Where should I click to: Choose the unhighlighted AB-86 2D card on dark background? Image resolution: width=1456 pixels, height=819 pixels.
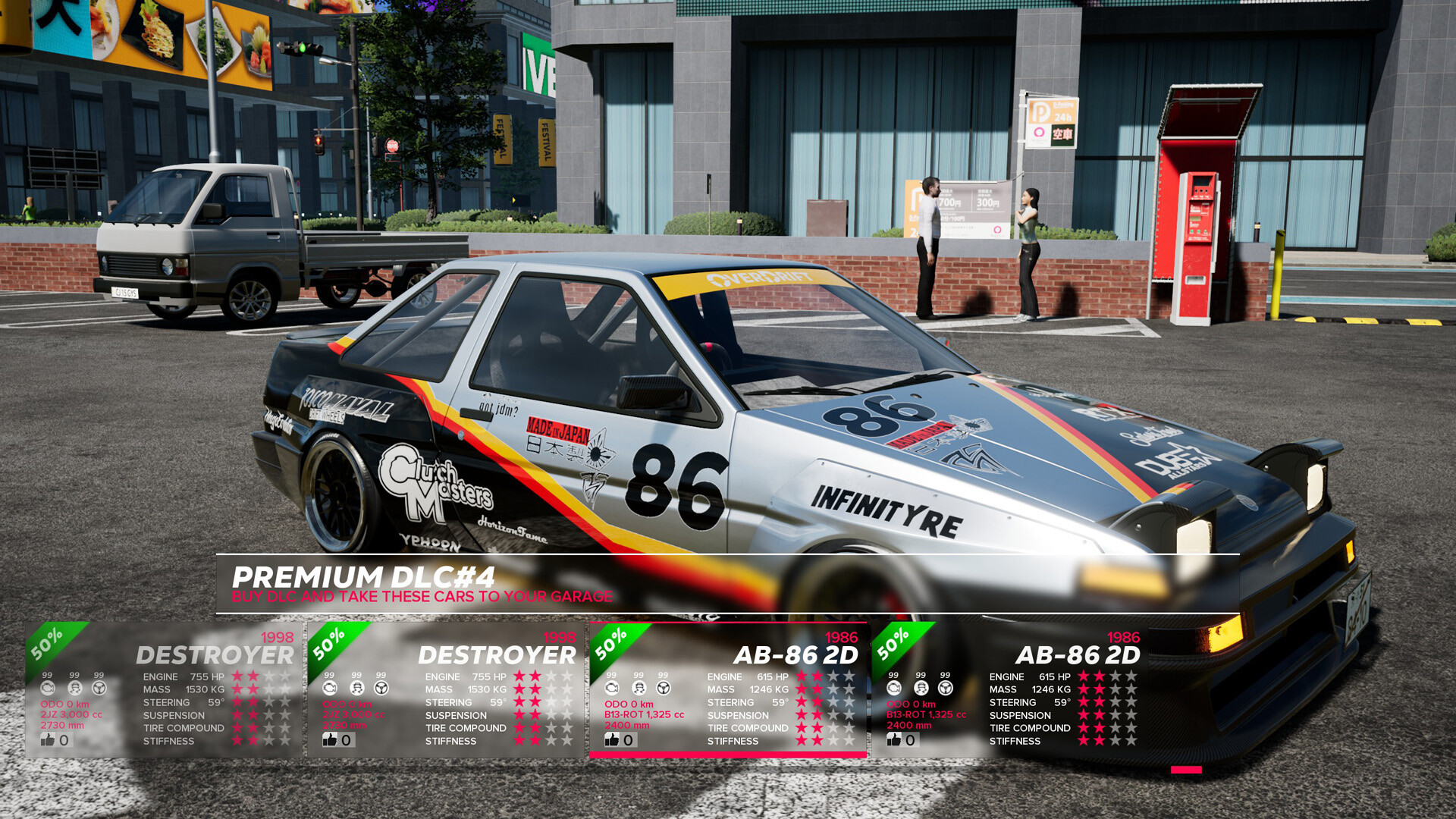tap(1009, 689)
